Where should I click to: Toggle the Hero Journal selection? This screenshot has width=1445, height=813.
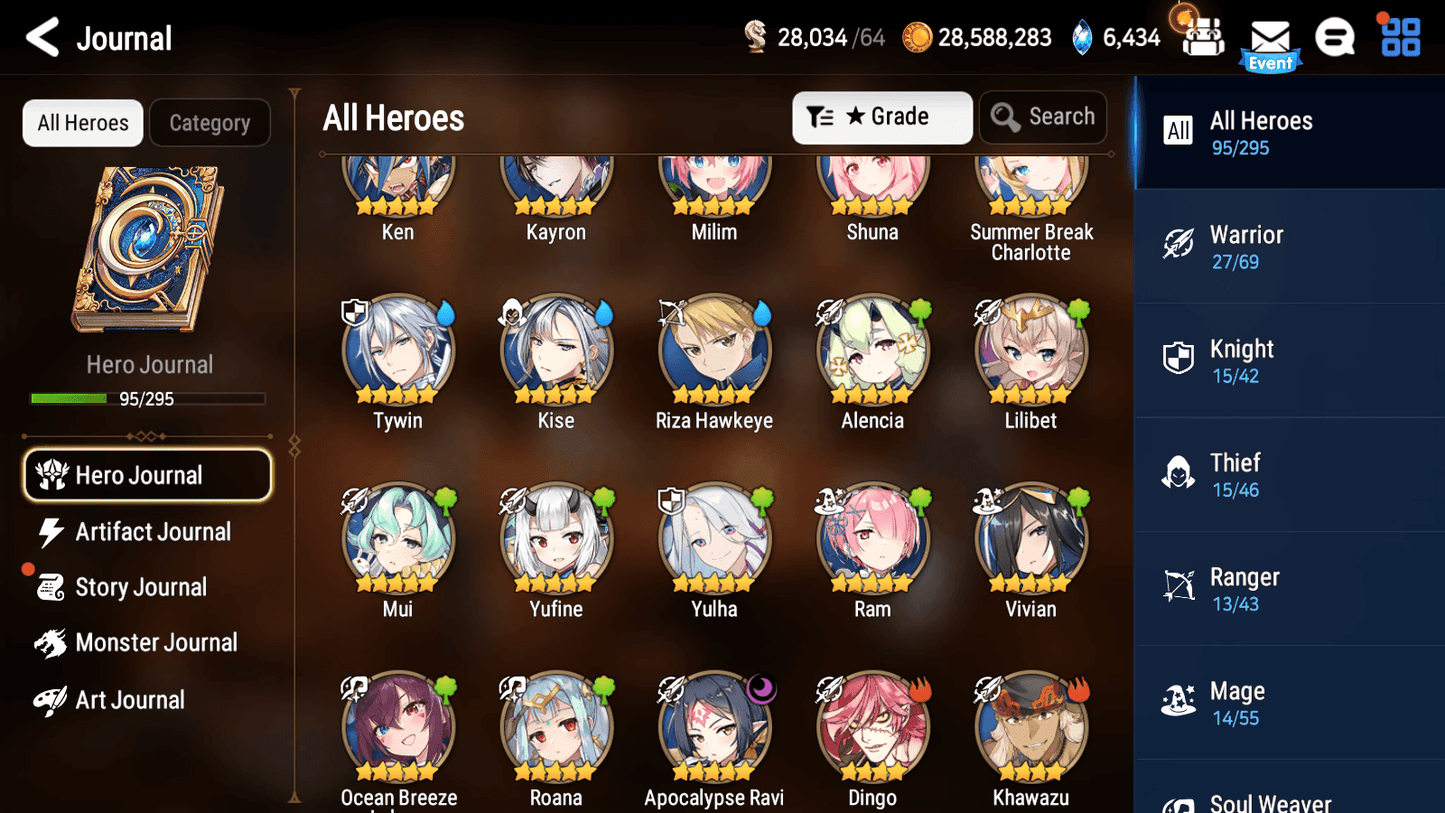(147, 475)
